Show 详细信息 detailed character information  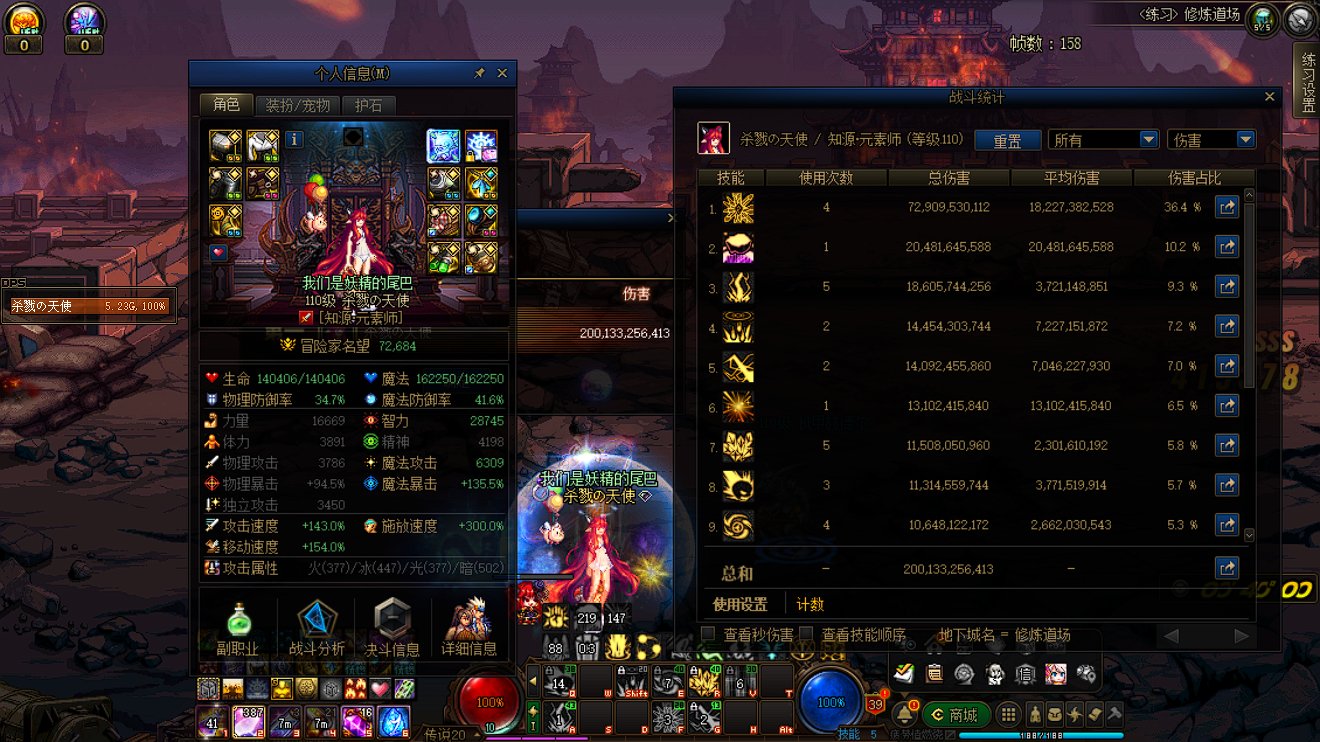pyautogui.click(x=469, y=628)
